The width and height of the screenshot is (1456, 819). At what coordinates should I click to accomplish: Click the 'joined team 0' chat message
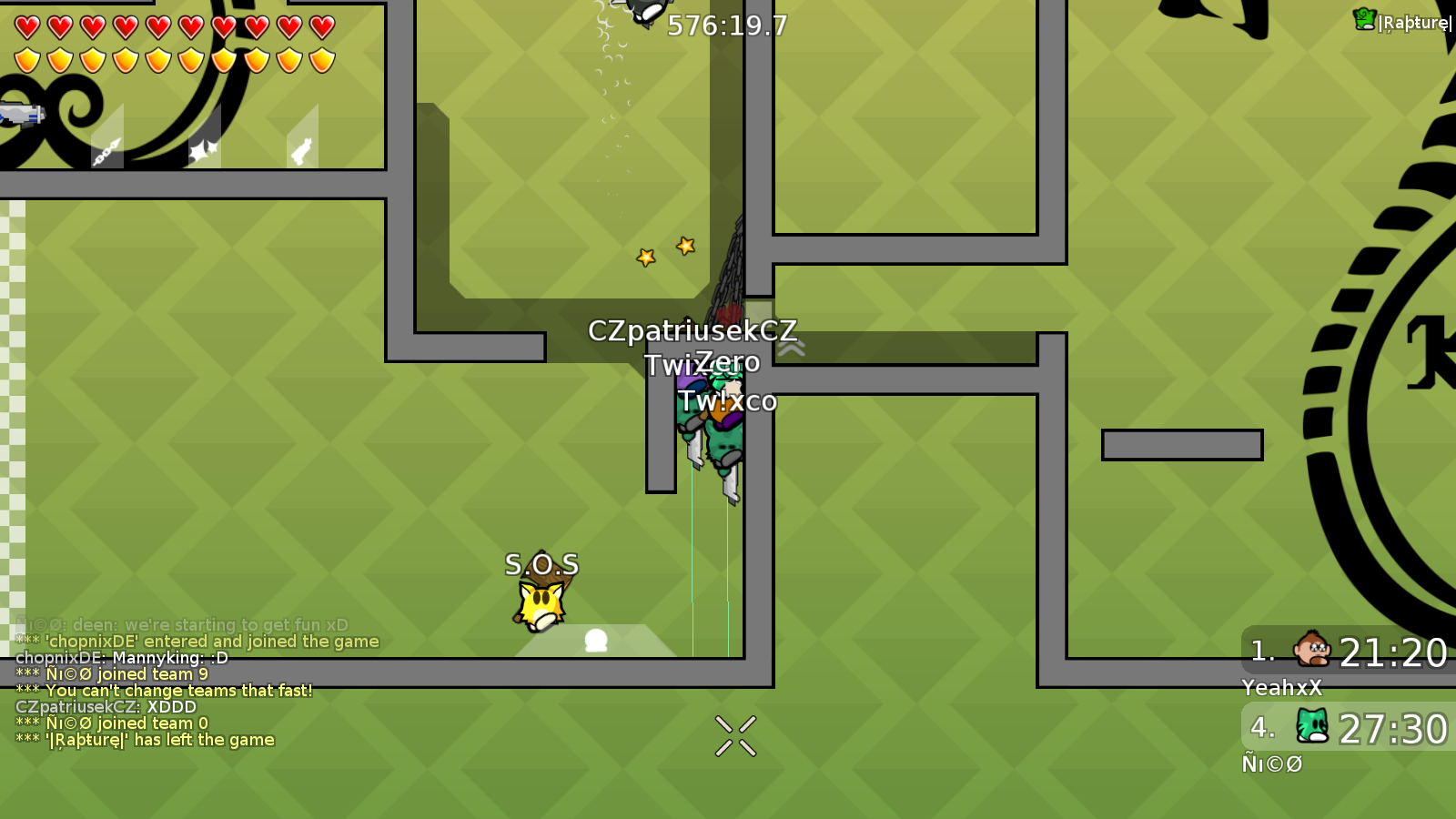tap(111, 723)
